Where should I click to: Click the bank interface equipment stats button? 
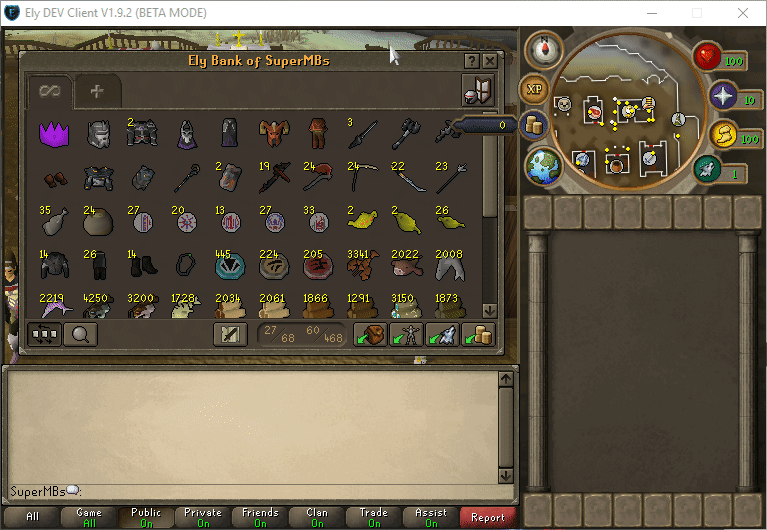478,91
